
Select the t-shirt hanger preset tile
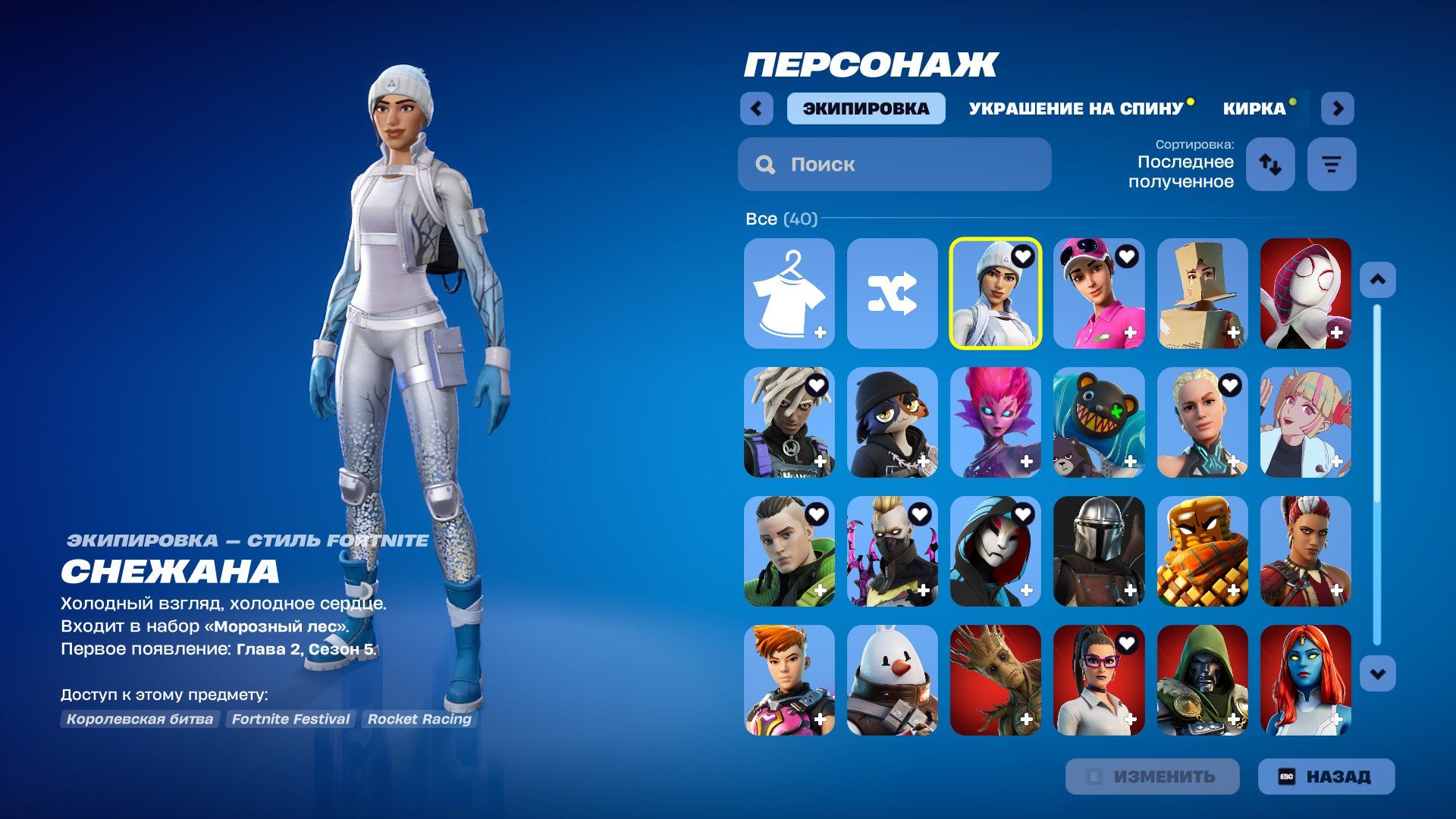789,293
